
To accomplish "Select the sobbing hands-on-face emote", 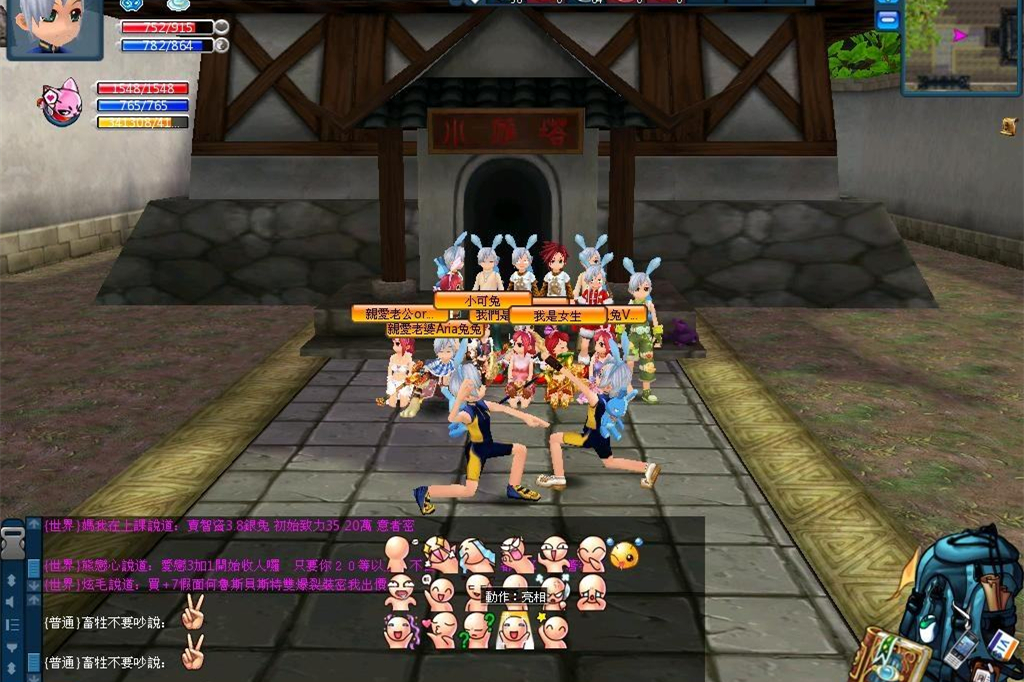I will [x=591, y=592].
